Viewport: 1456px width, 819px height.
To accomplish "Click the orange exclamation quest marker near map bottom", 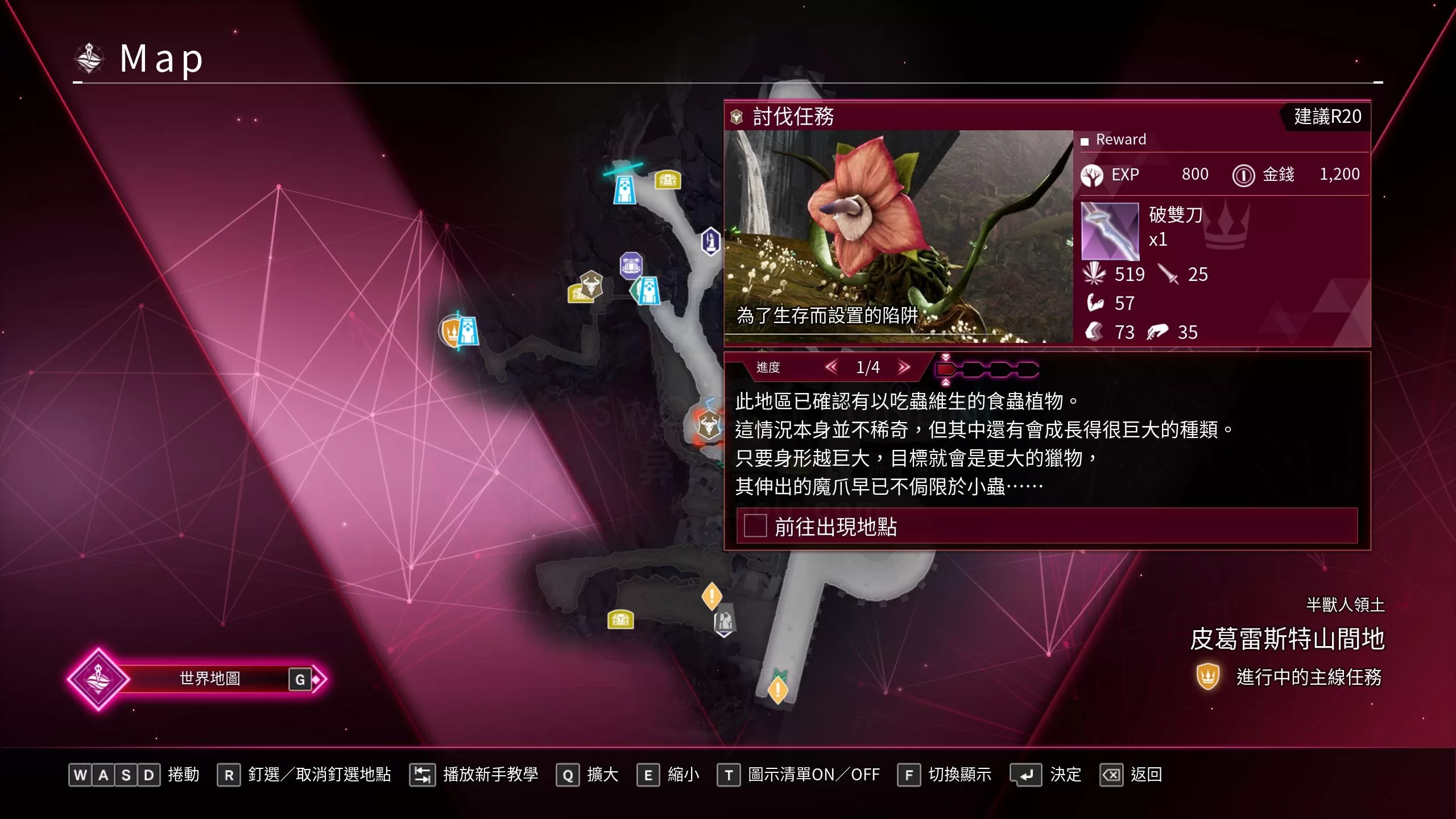I will point(713,595).
